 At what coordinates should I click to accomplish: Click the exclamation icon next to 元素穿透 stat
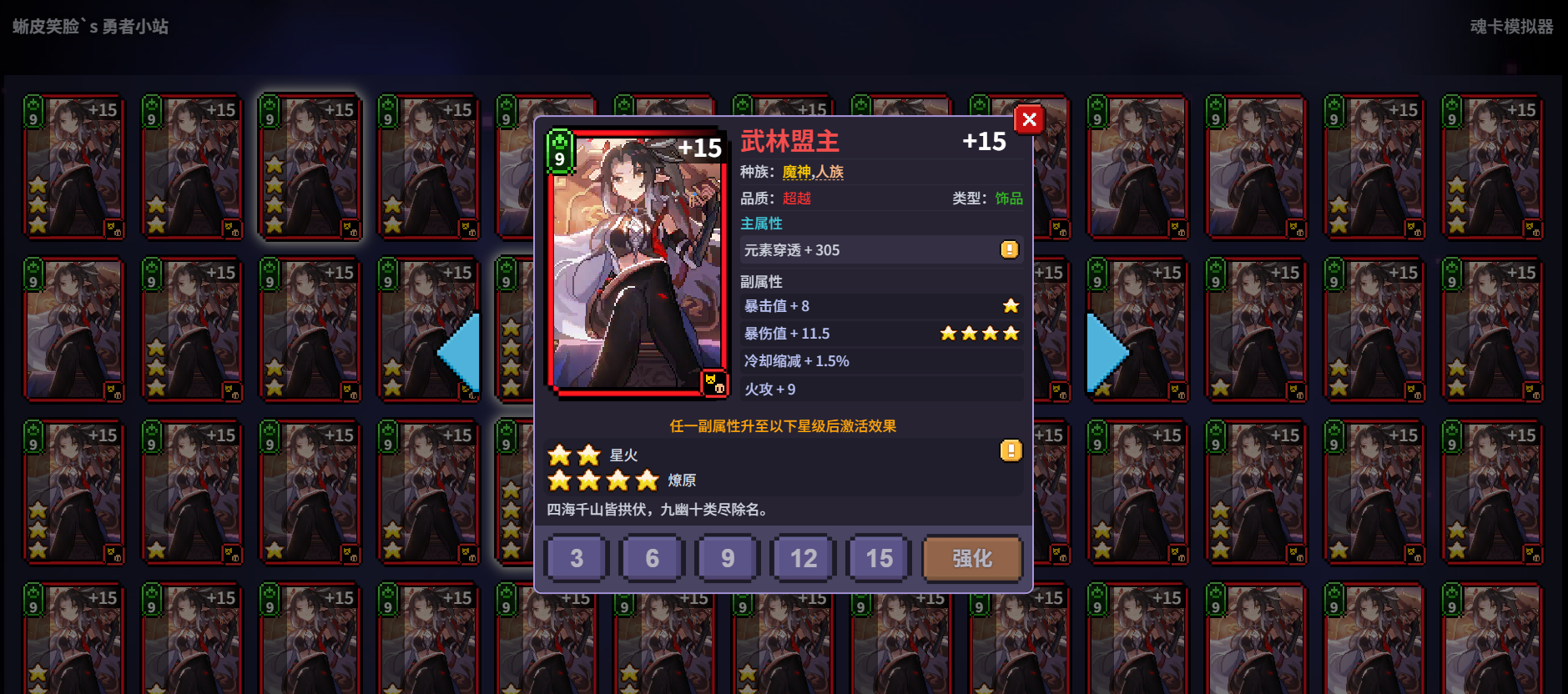[1009, 249]
